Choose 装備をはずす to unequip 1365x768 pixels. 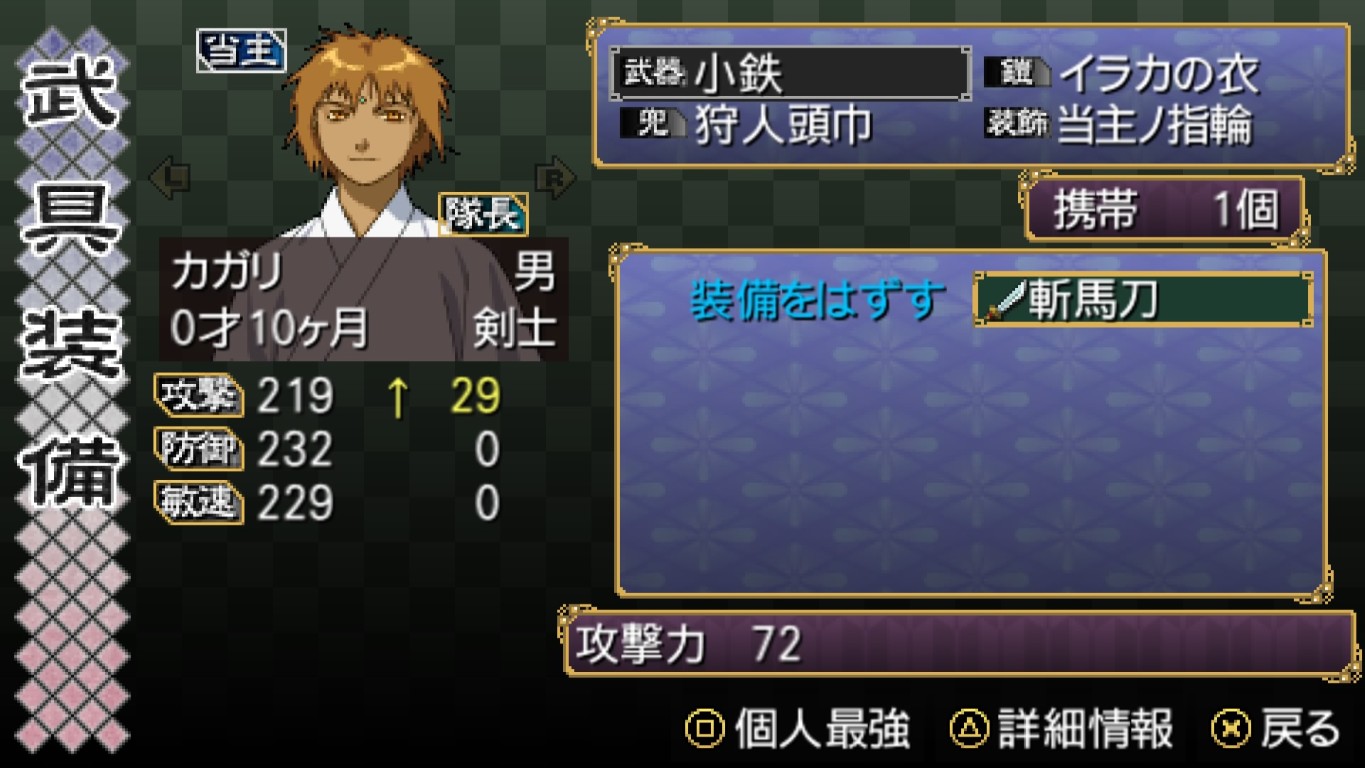click(817, 300)
